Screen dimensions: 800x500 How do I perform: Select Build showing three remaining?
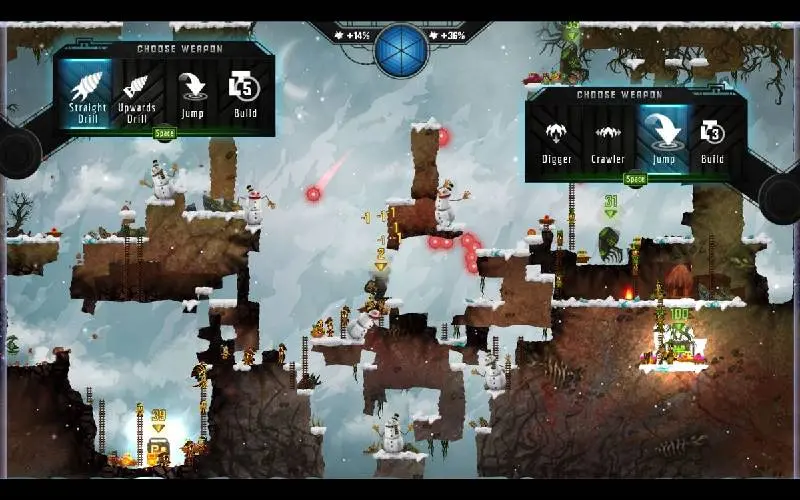[712, 141]
